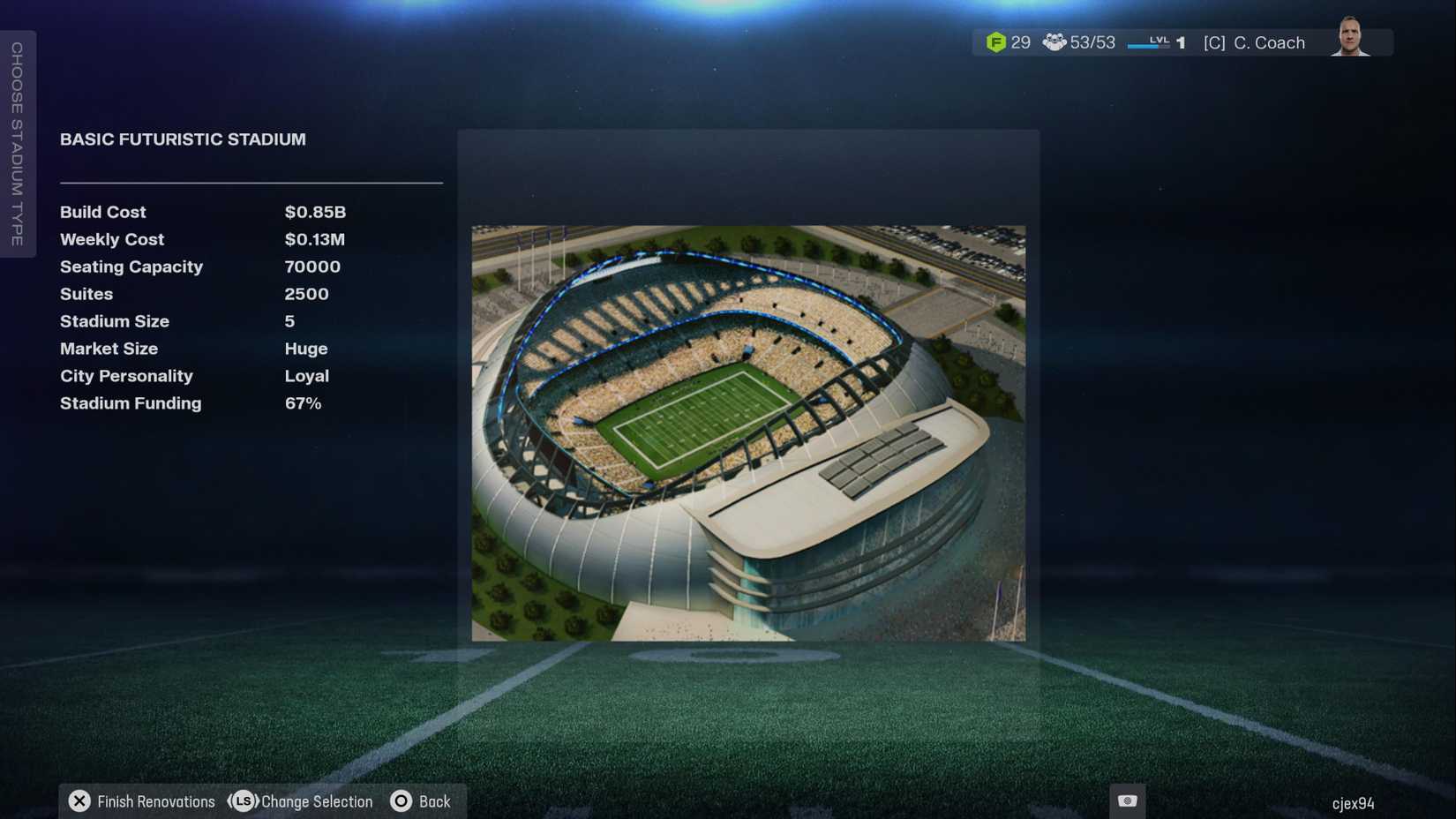This screenshot has height=819, width=1456.
Task: Click the green Focus Points icon
Action: [998, 41]
